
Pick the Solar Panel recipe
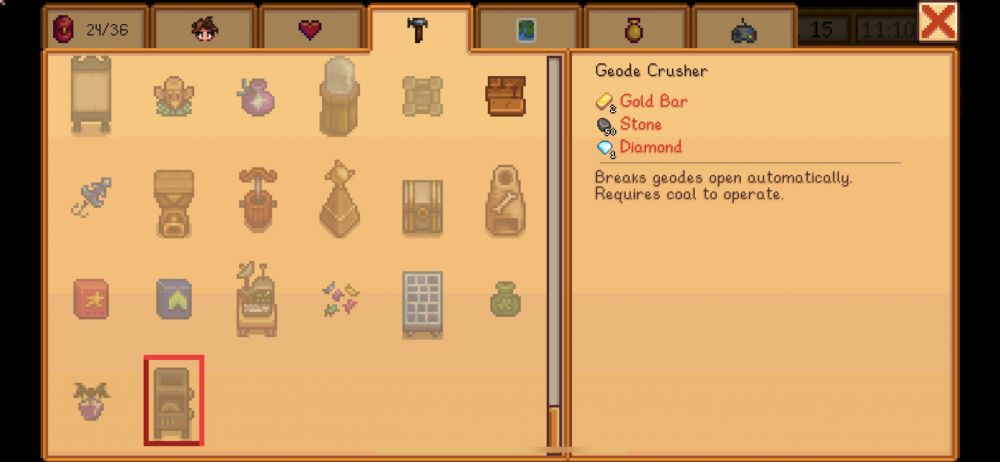(x=422, y=303)
